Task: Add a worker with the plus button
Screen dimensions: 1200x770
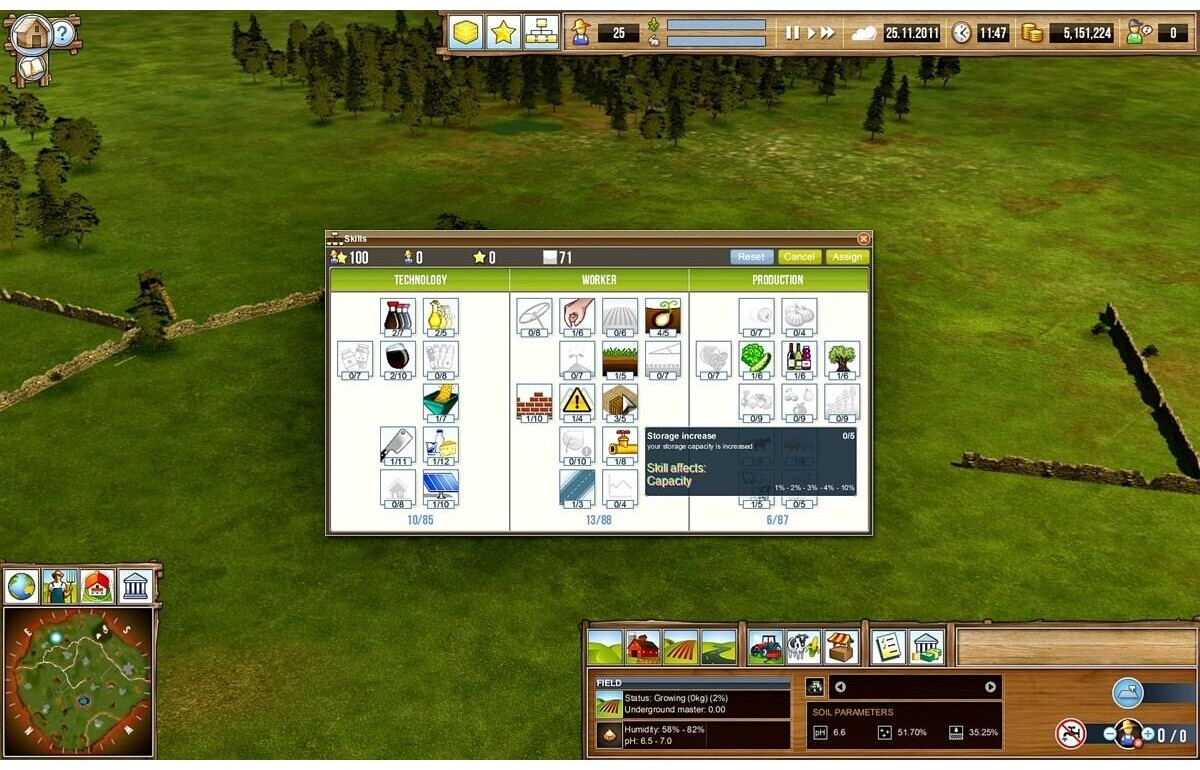Action: (x=1147, y=734)
